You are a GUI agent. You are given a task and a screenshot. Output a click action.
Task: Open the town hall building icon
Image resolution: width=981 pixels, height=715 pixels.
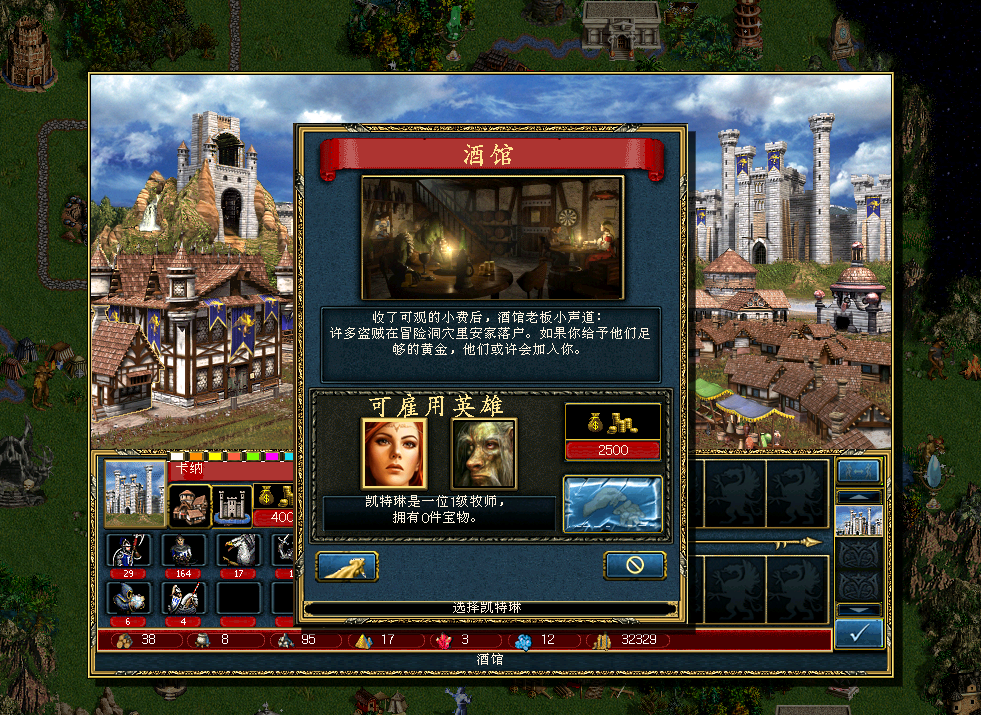(188, 505)
